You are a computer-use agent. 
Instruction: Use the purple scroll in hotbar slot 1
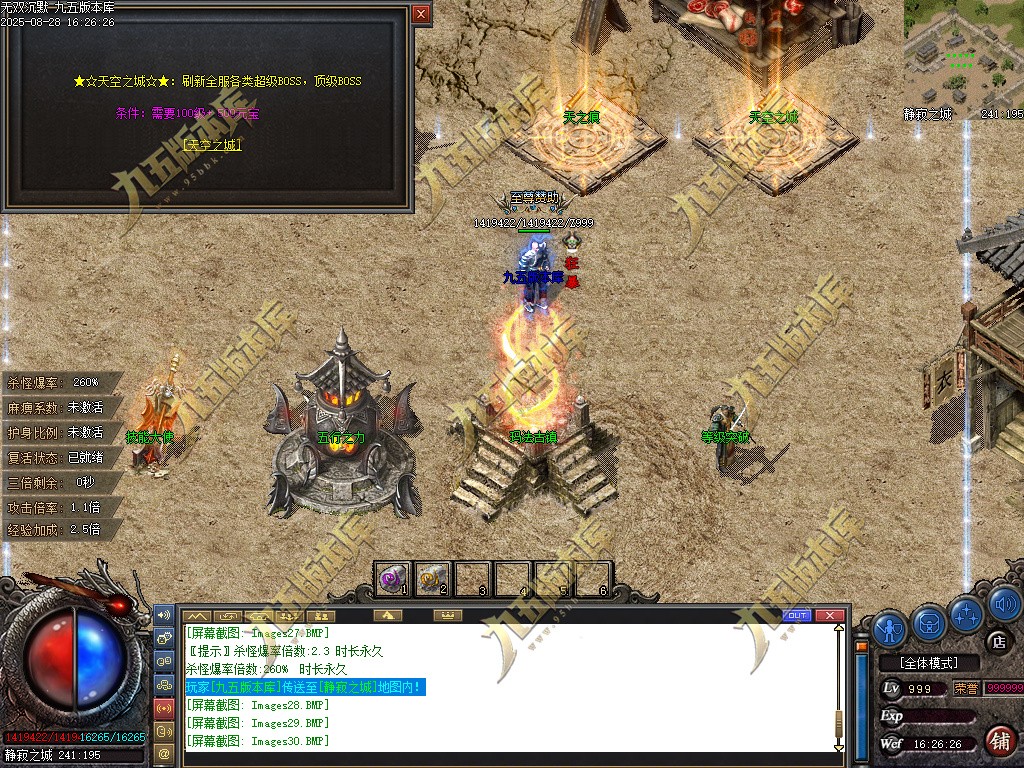click(x=393, y=578)
